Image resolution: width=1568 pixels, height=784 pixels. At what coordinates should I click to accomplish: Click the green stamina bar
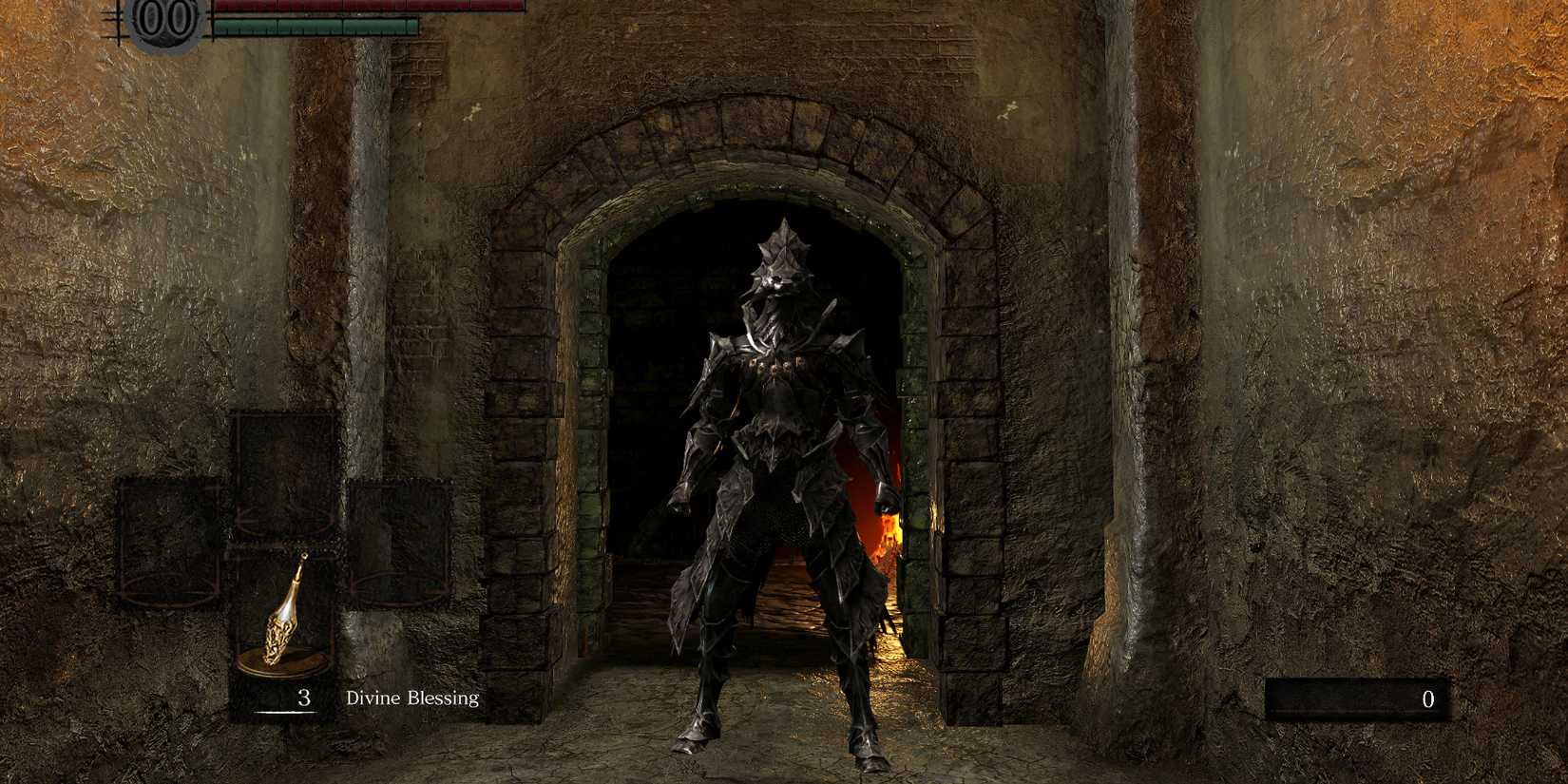[x=314, y=26]
